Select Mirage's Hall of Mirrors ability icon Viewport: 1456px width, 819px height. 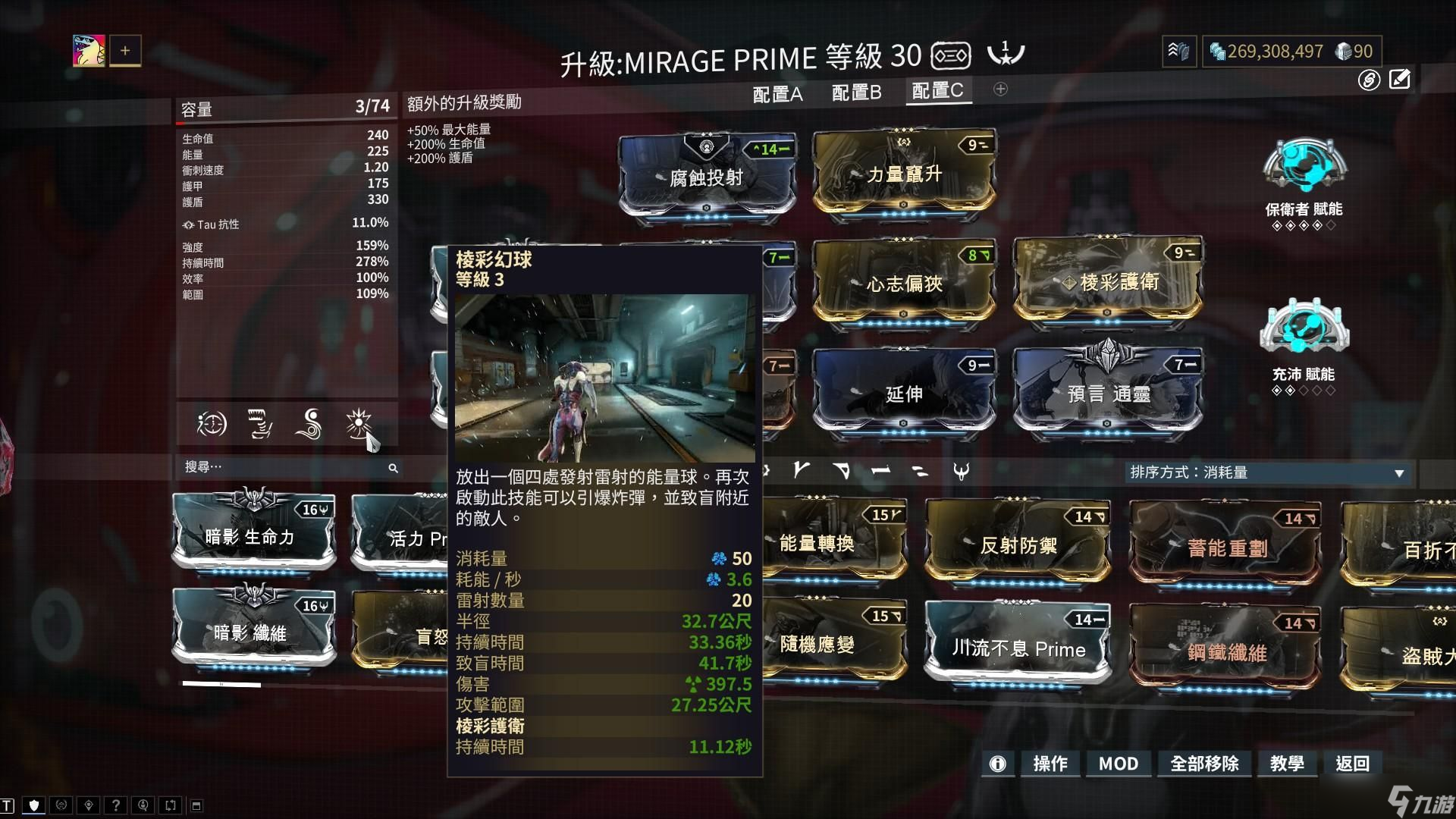pyautogui.click(x=213, y=425)
